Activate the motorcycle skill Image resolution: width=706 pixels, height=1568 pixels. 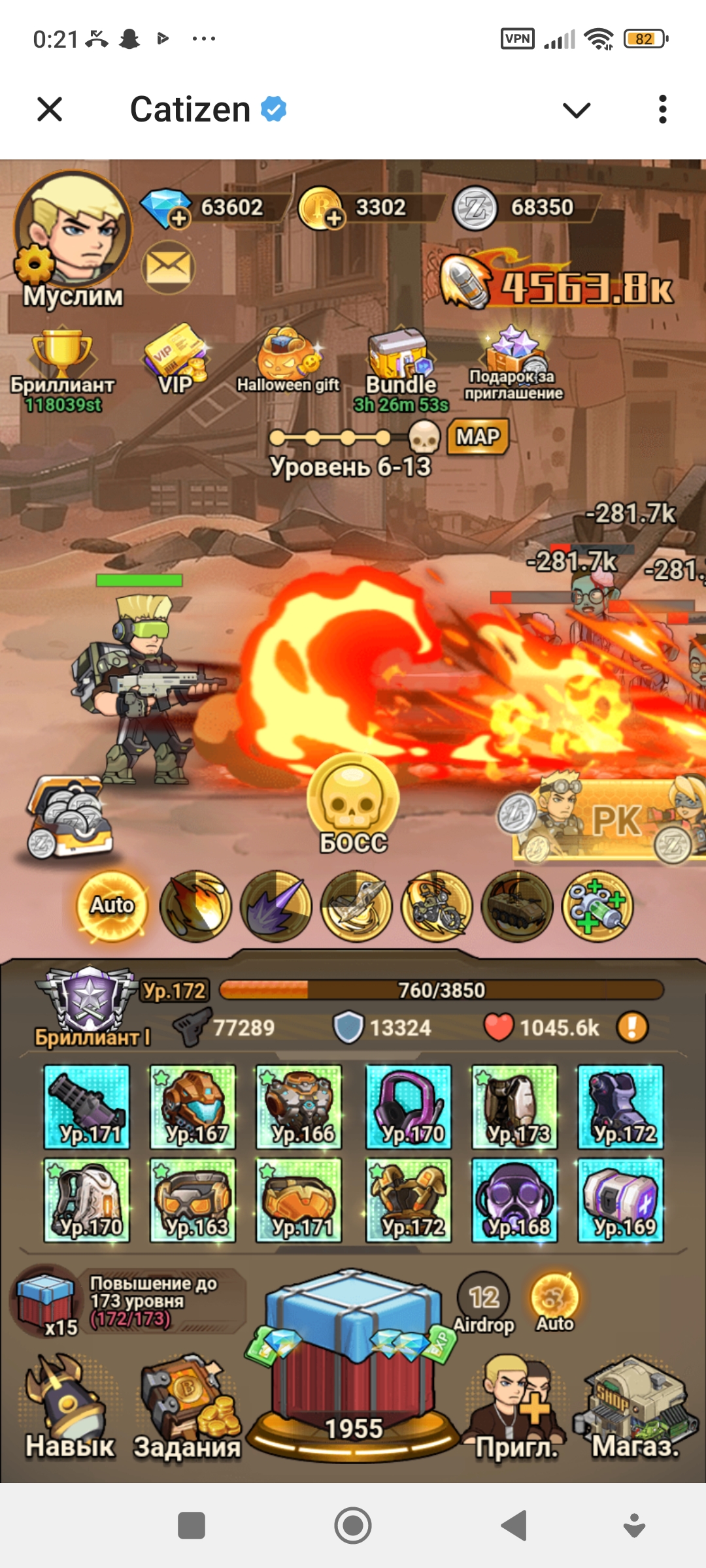point(437,906)
